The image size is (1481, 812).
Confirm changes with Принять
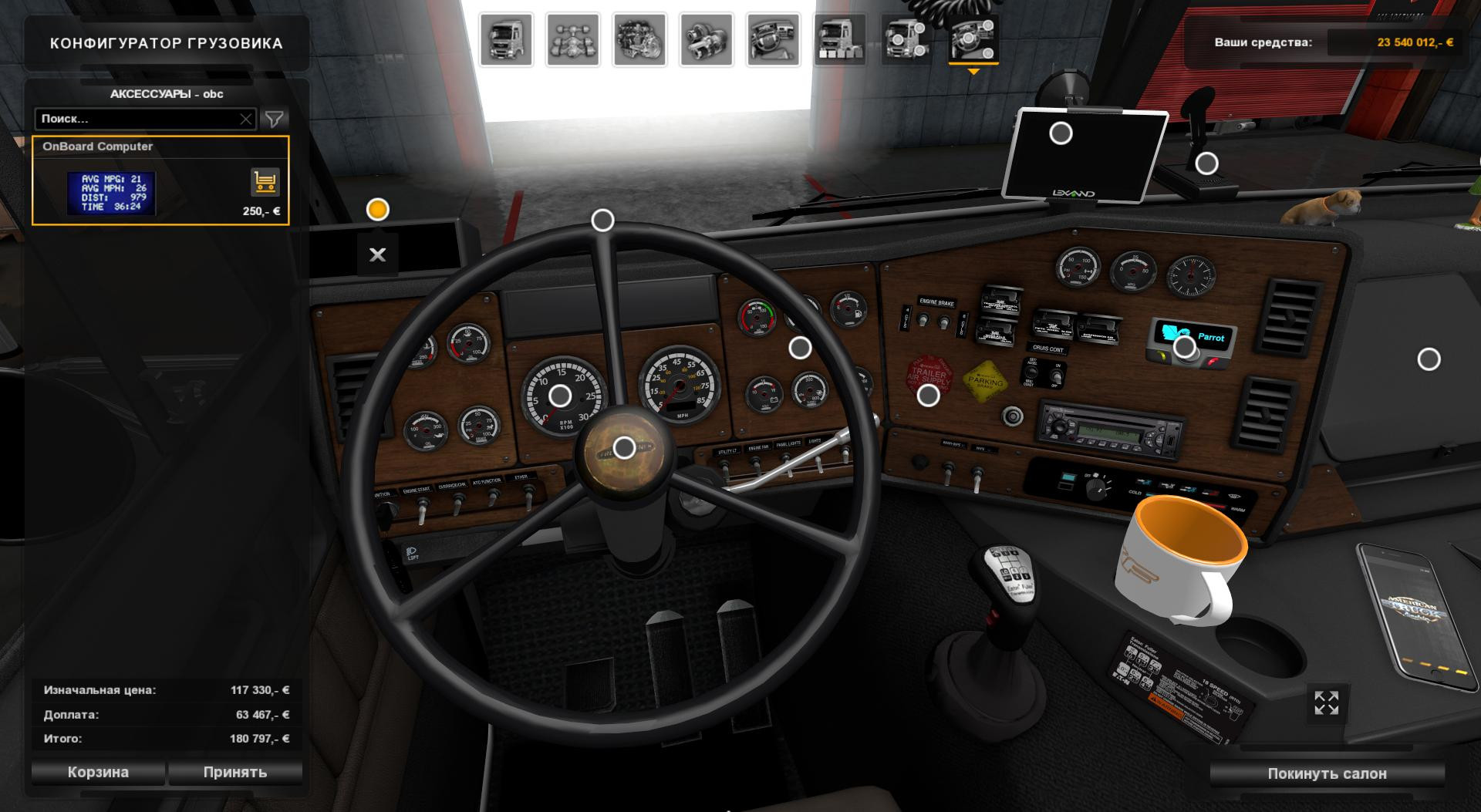coord(235,772)
